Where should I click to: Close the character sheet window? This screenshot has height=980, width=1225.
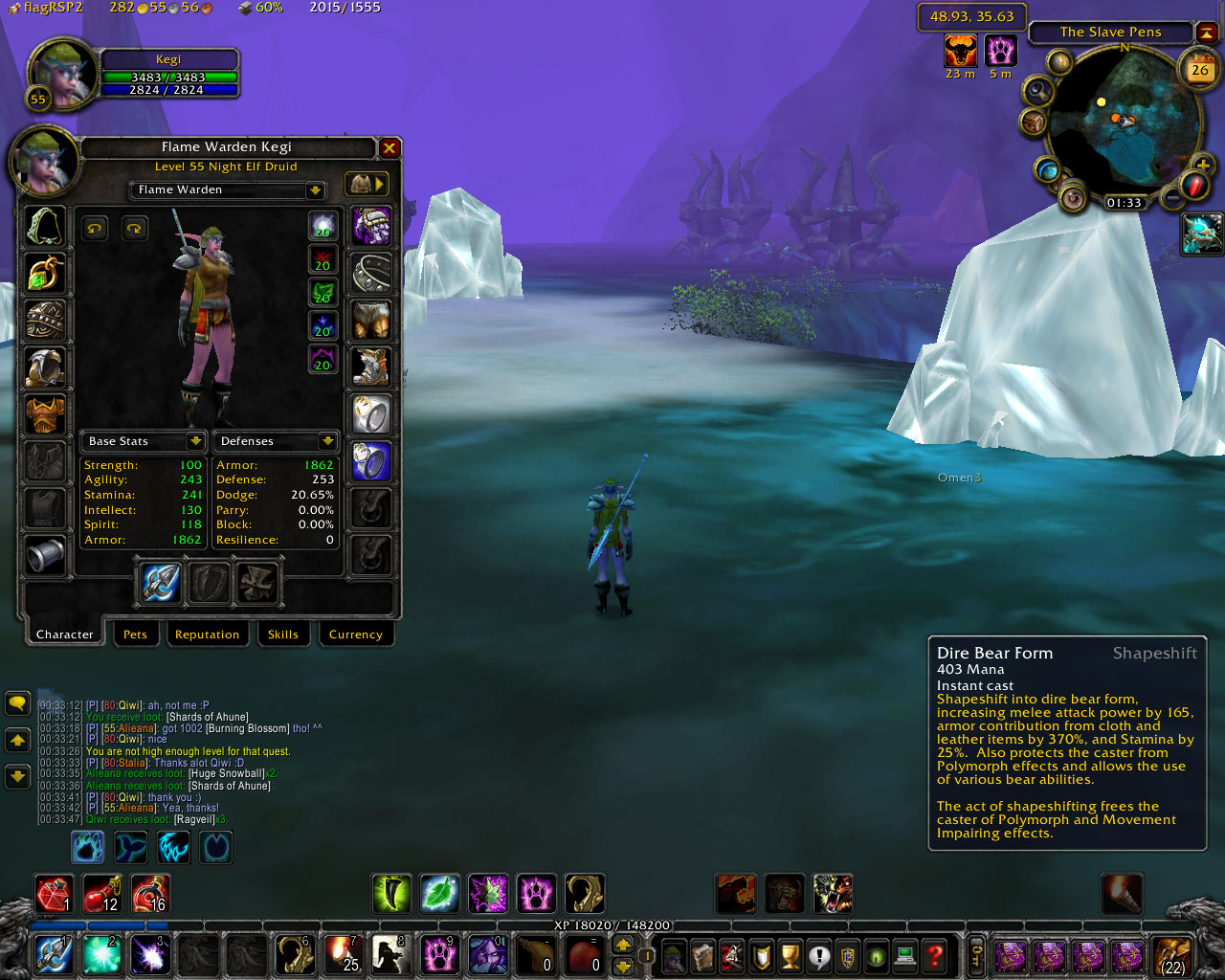point(390,147)
